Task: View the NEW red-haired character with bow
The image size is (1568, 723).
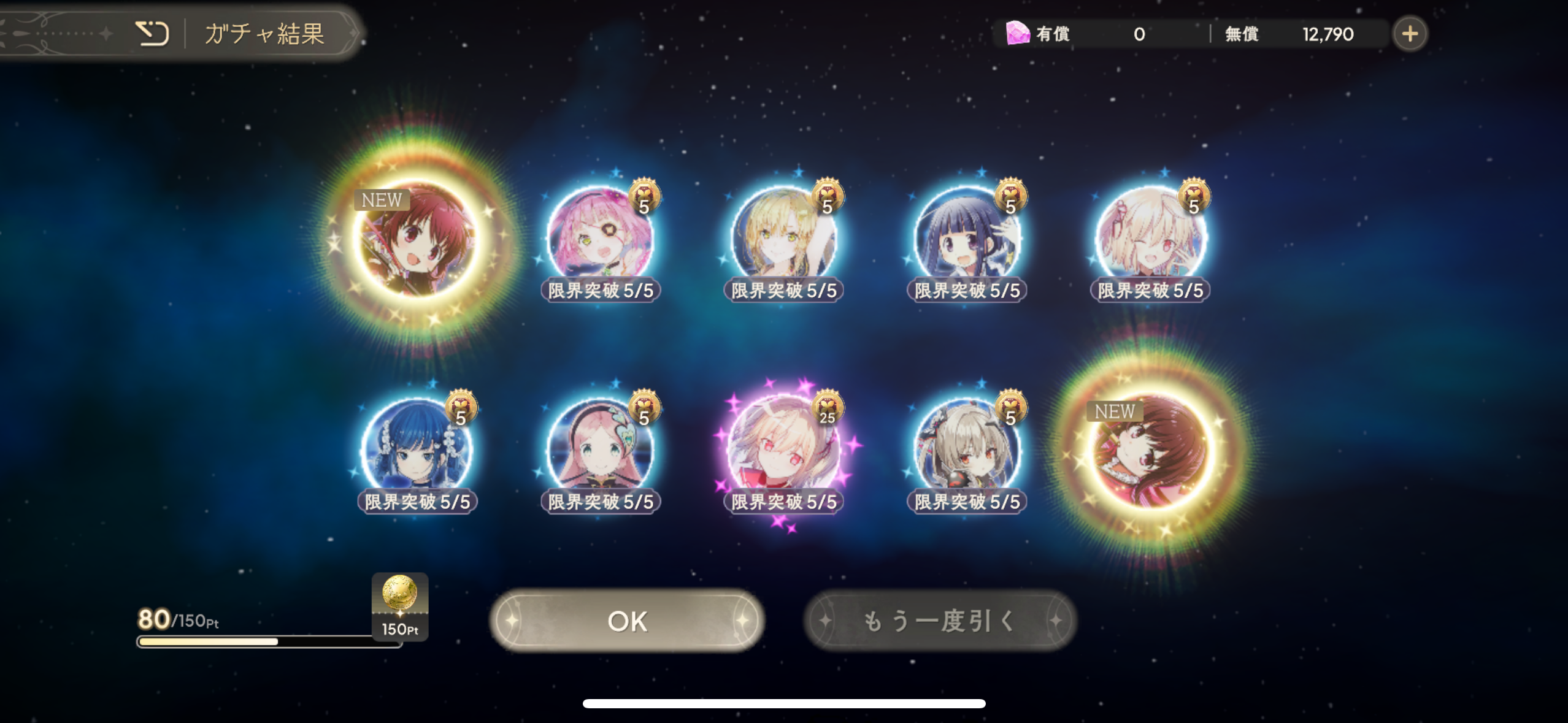Action: coord(417,238)
